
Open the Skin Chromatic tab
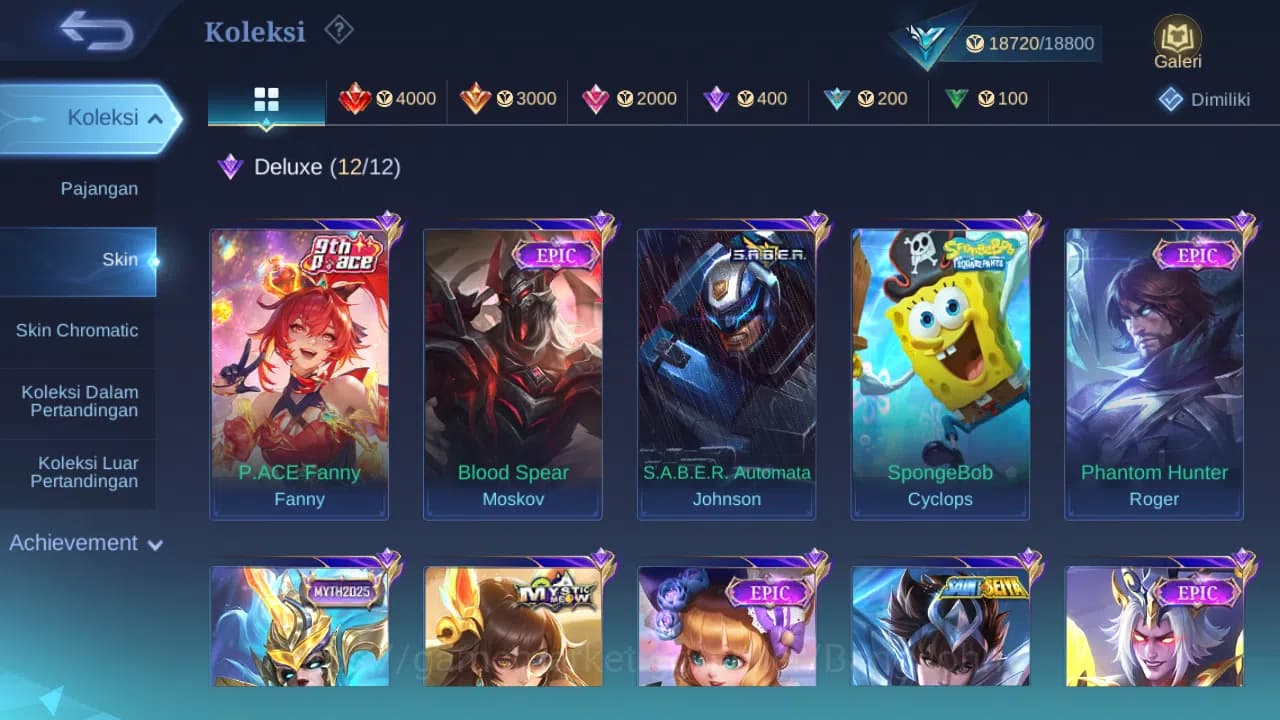[78, 330]
